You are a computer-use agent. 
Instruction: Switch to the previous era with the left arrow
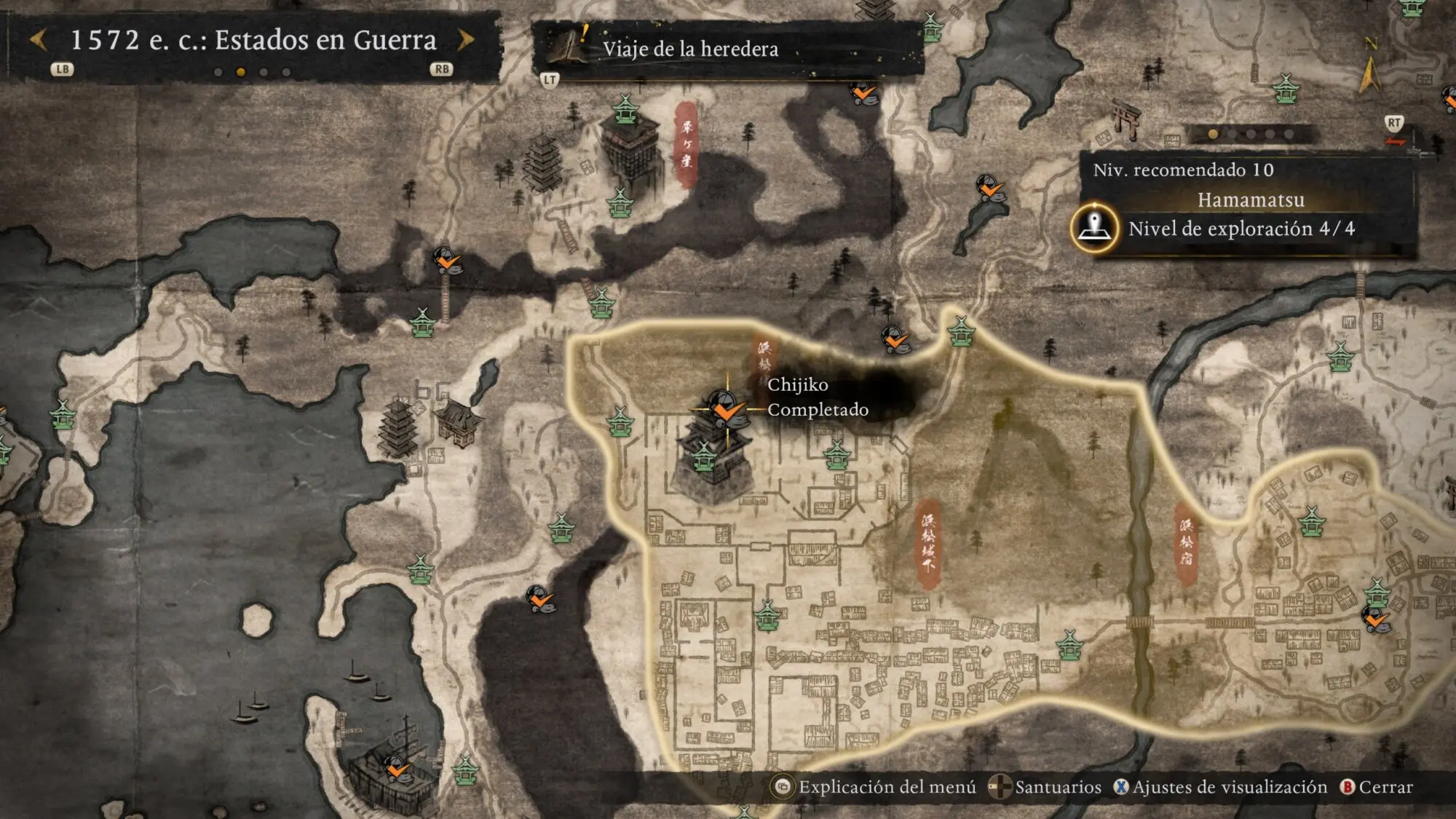tap(39, 40)
